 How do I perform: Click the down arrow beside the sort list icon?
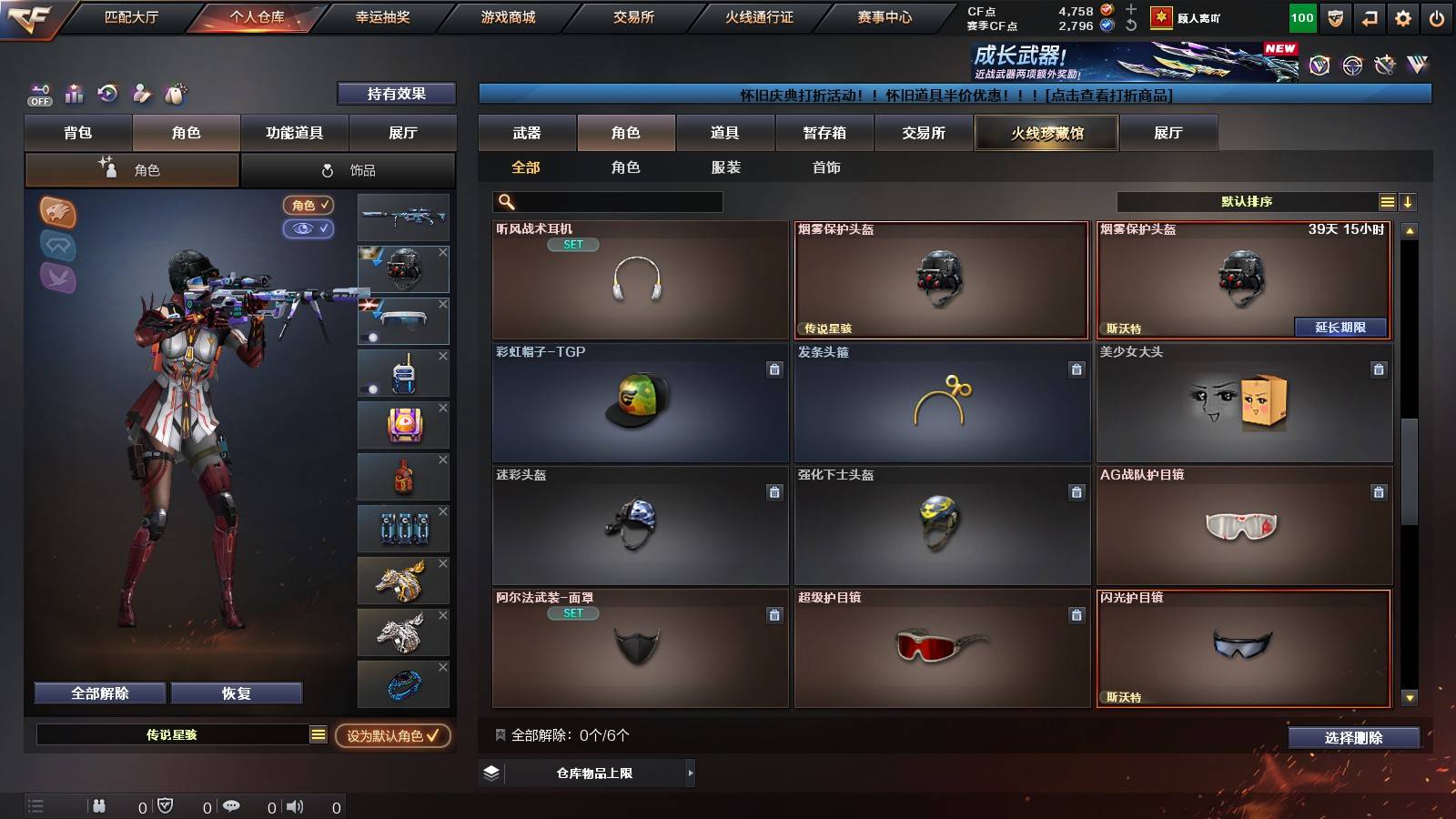point(1409,202)
